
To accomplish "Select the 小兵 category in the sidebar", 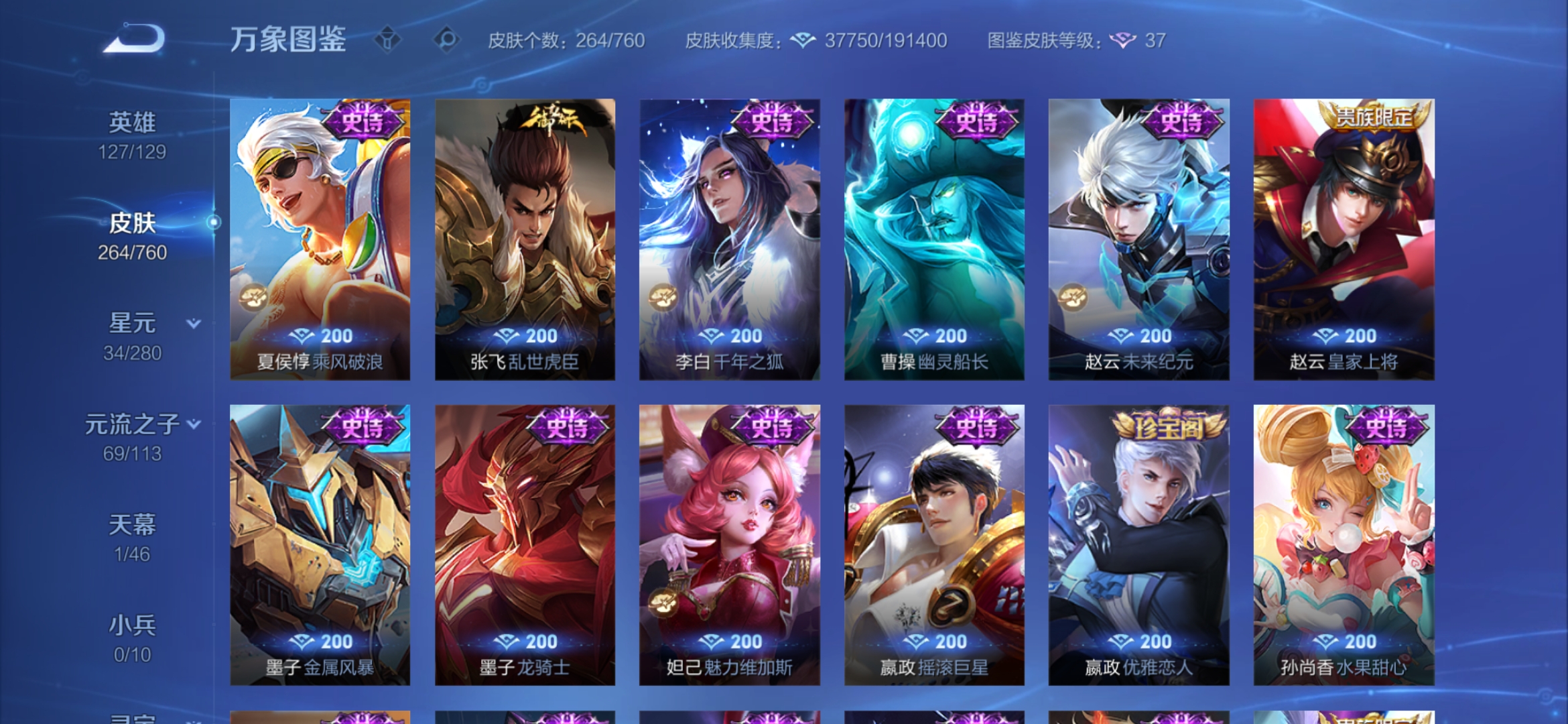I will (x=134, y=623).
